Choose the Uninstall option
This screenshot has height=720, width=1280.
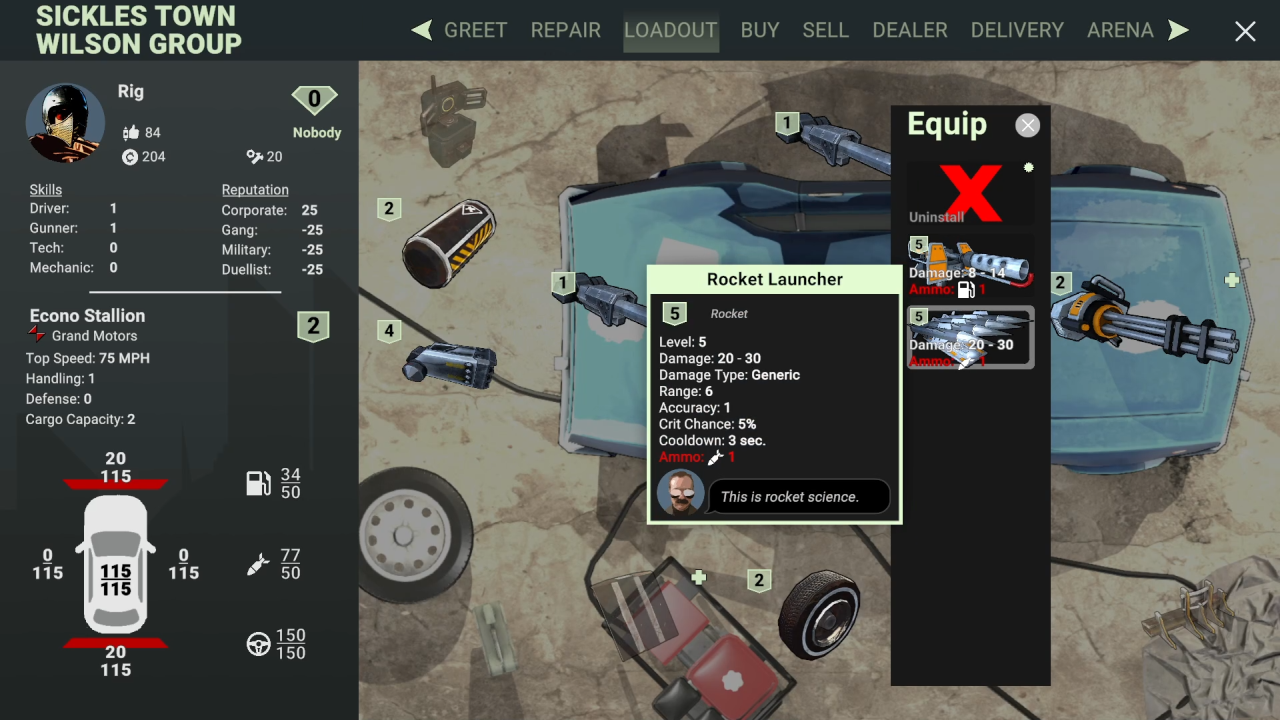click(x=971, y=193)
